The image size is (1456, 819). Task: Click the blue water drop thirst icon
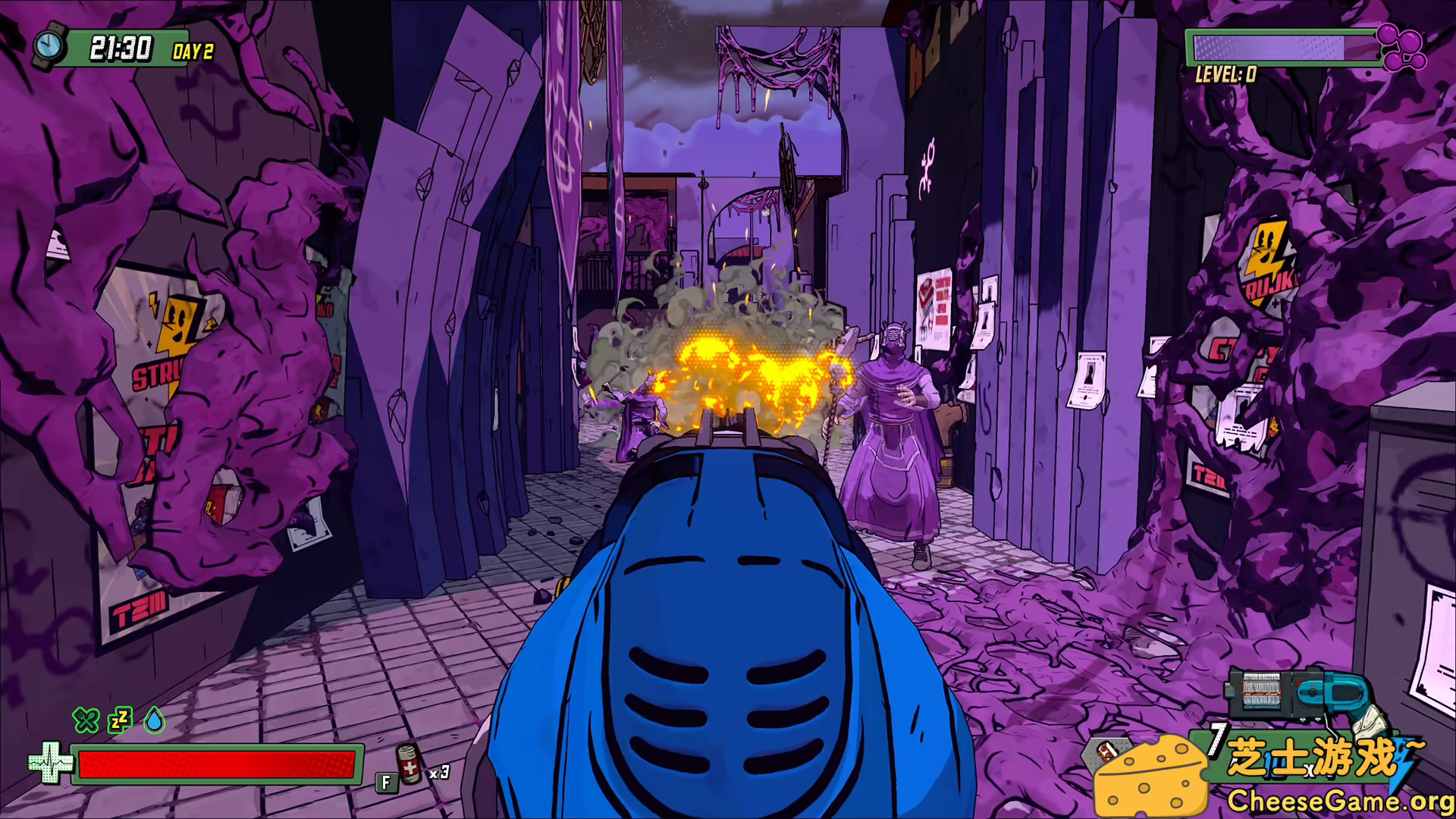point(155,722)
